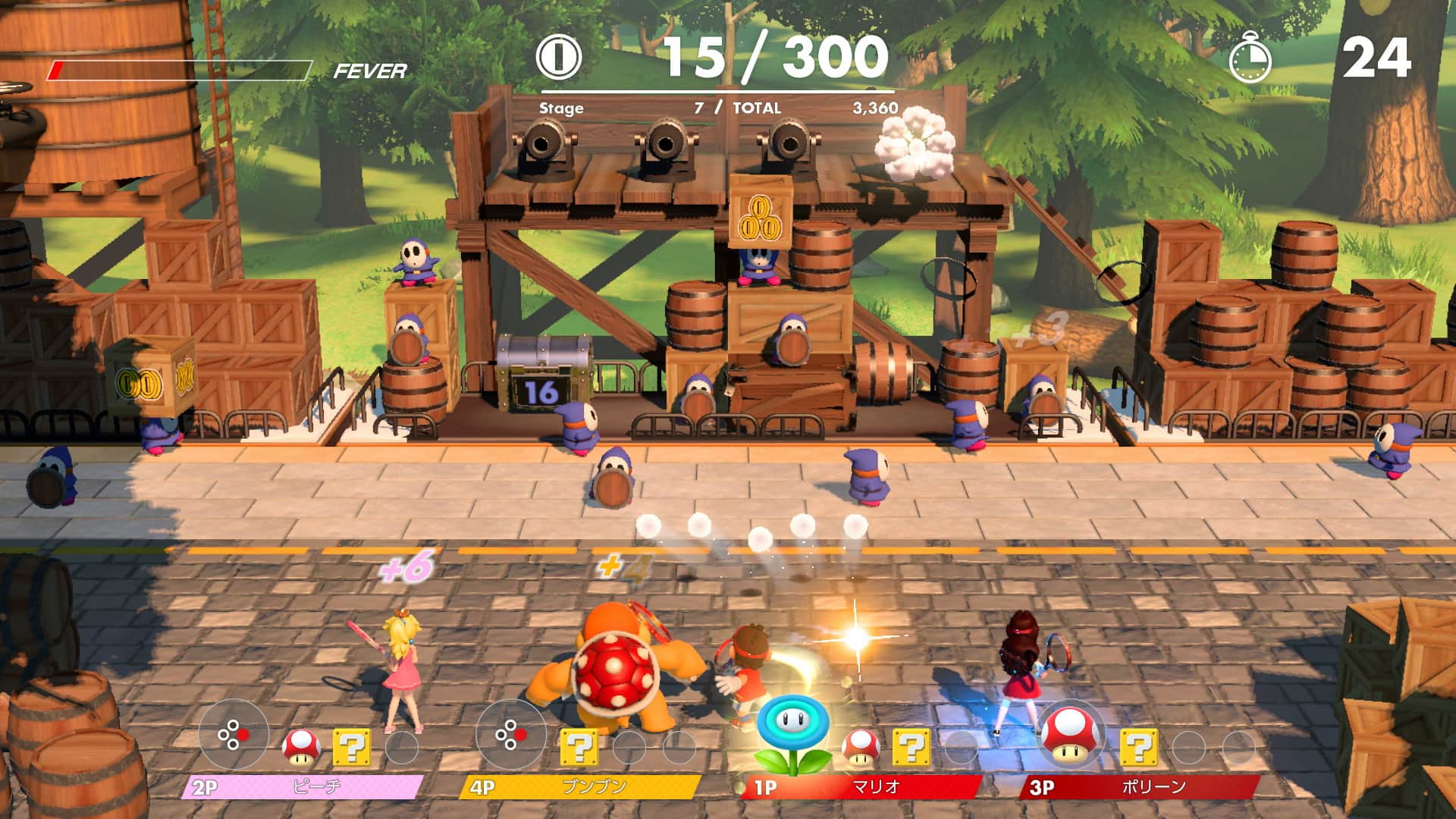
Task: Select Mario's question block item slot
Action: coord(911,747)
